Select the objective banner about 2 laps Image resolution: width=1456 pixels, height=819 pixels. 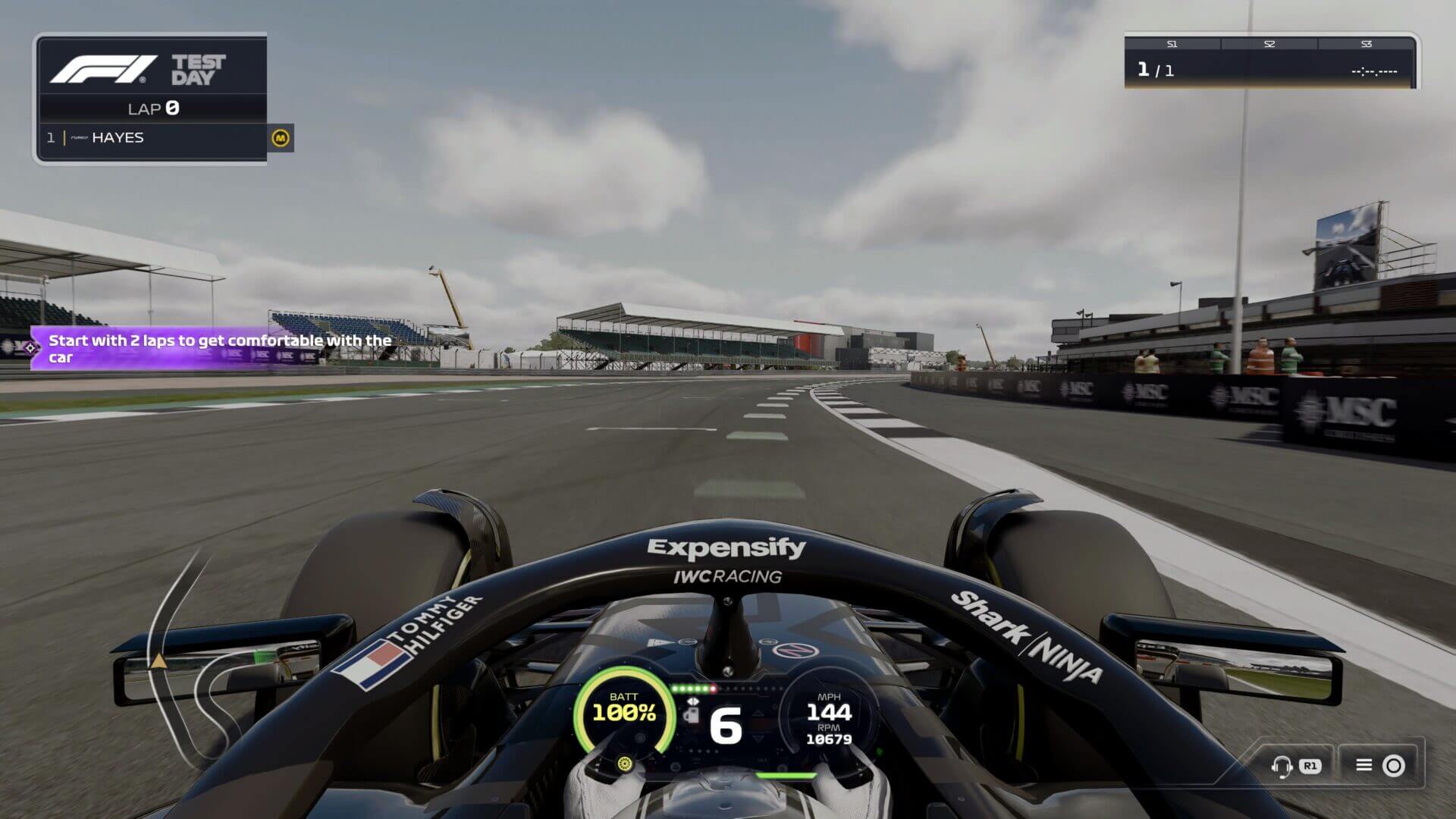coord(216,349)
